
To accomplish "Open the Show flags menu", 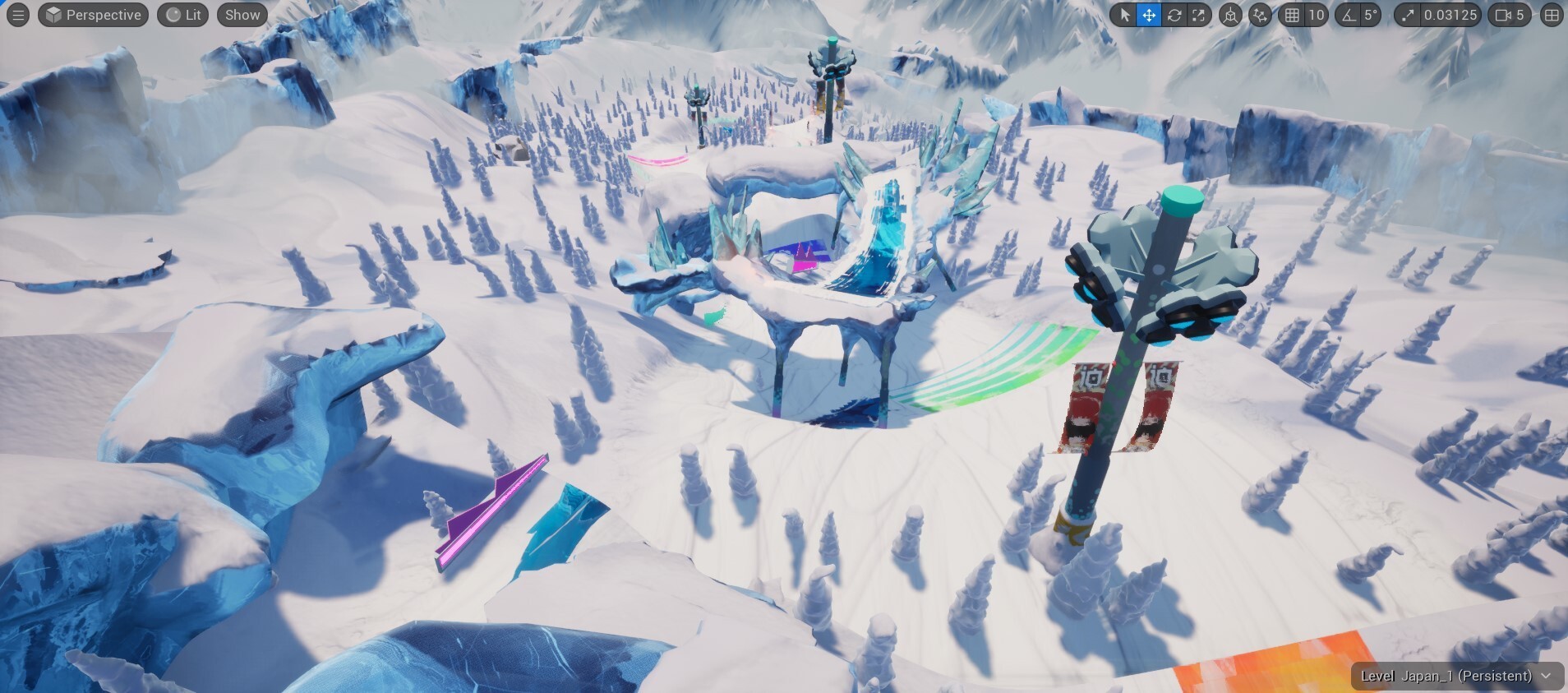I will tap(242, 14).
